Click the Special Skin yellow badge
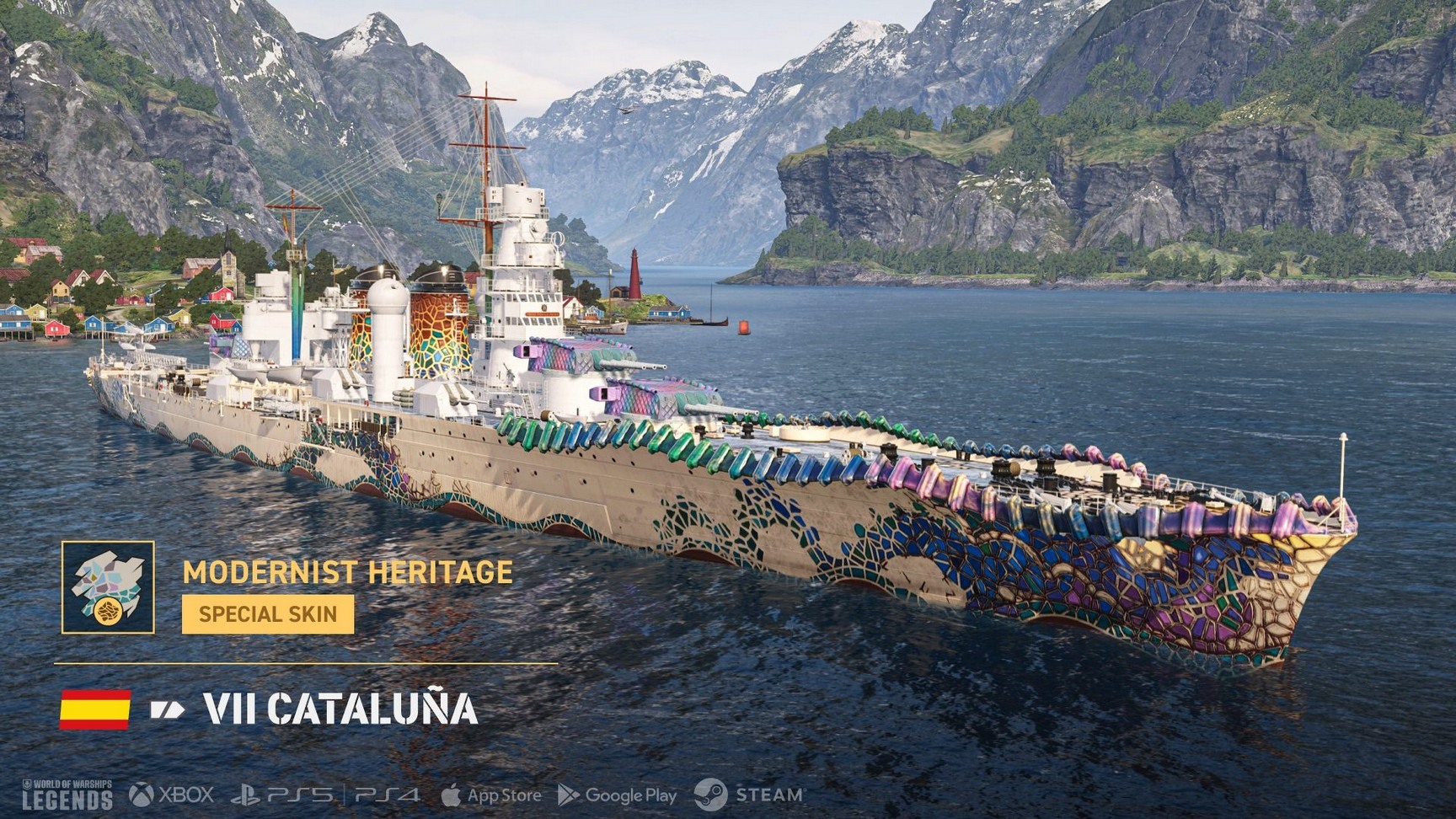This screenshot has width=1456, height=819. (268, 614)
